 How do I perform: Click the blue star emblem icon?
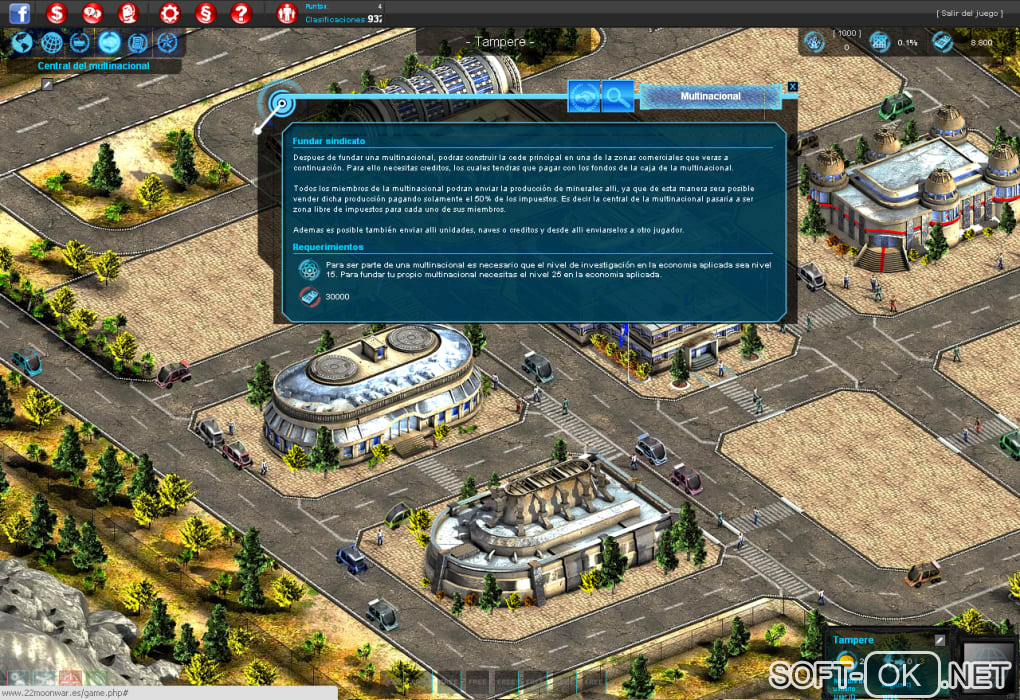click(167, 43)
